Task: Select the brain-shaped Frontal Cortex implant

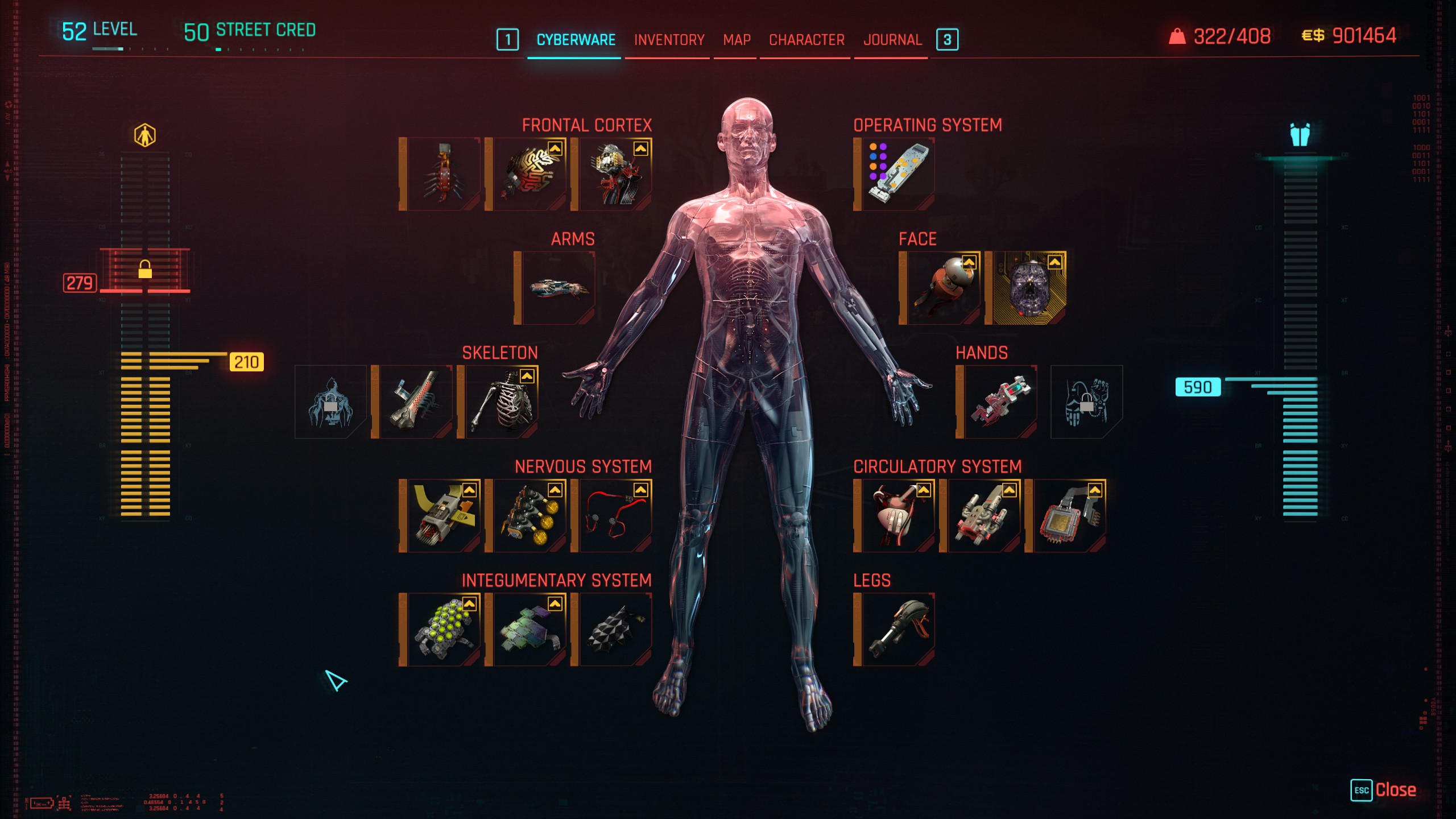Action: coord(529,174)
